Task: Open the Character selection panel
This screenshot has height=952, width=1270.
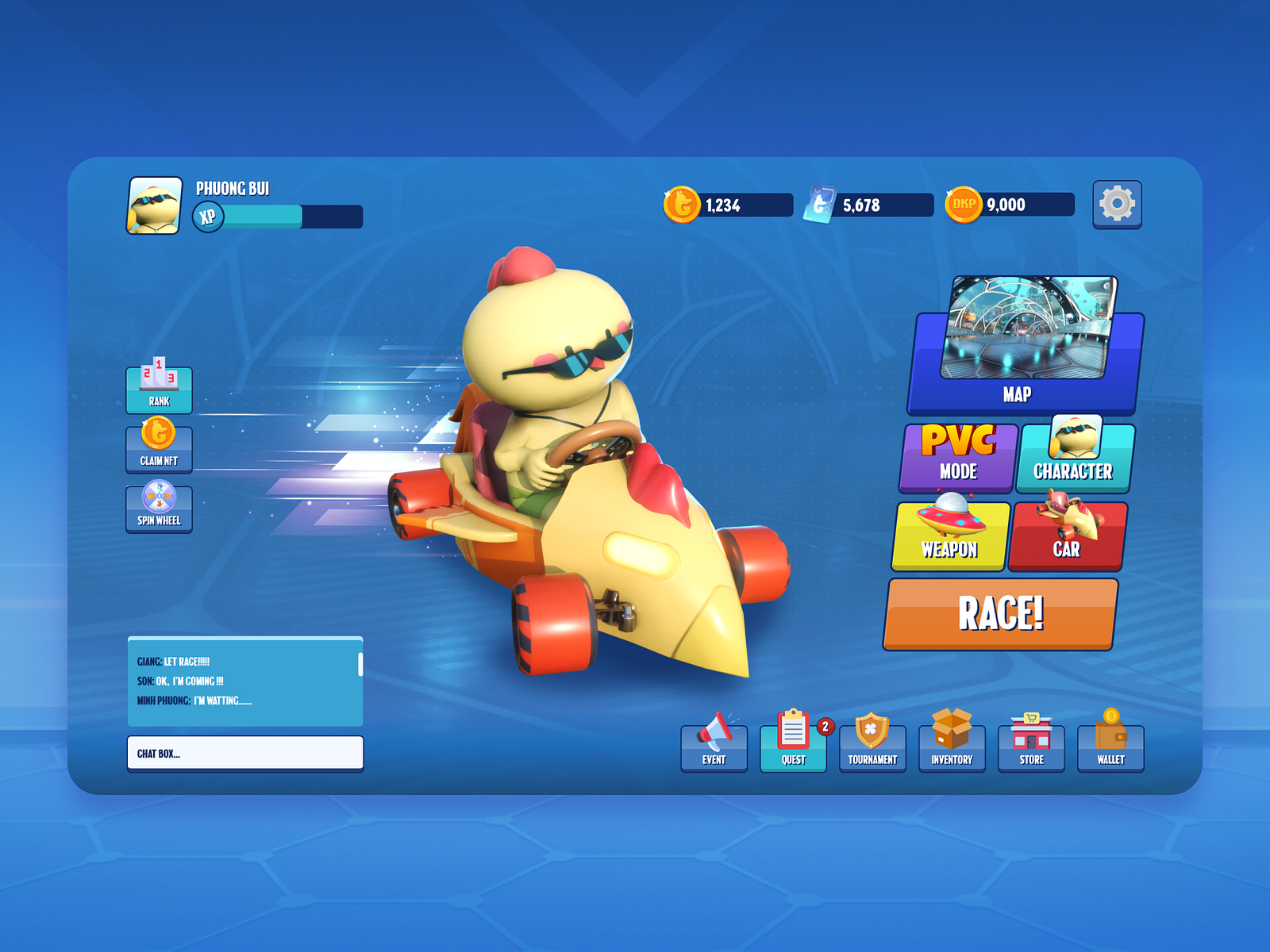Action: (x=1073, y=456)
